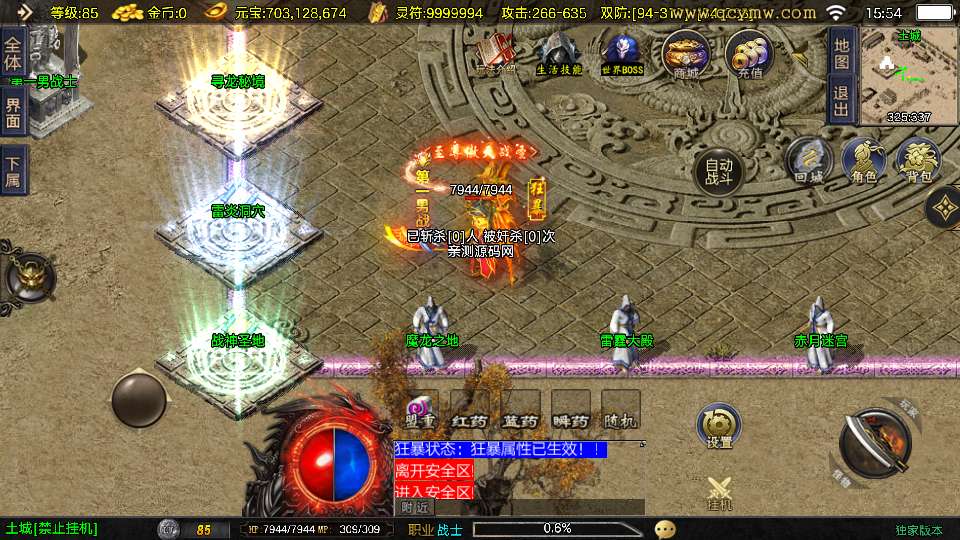Screen dimensions: 960x540
Task: Open the 玩法介绍 gameplay guide book
Action: [495, 54]
